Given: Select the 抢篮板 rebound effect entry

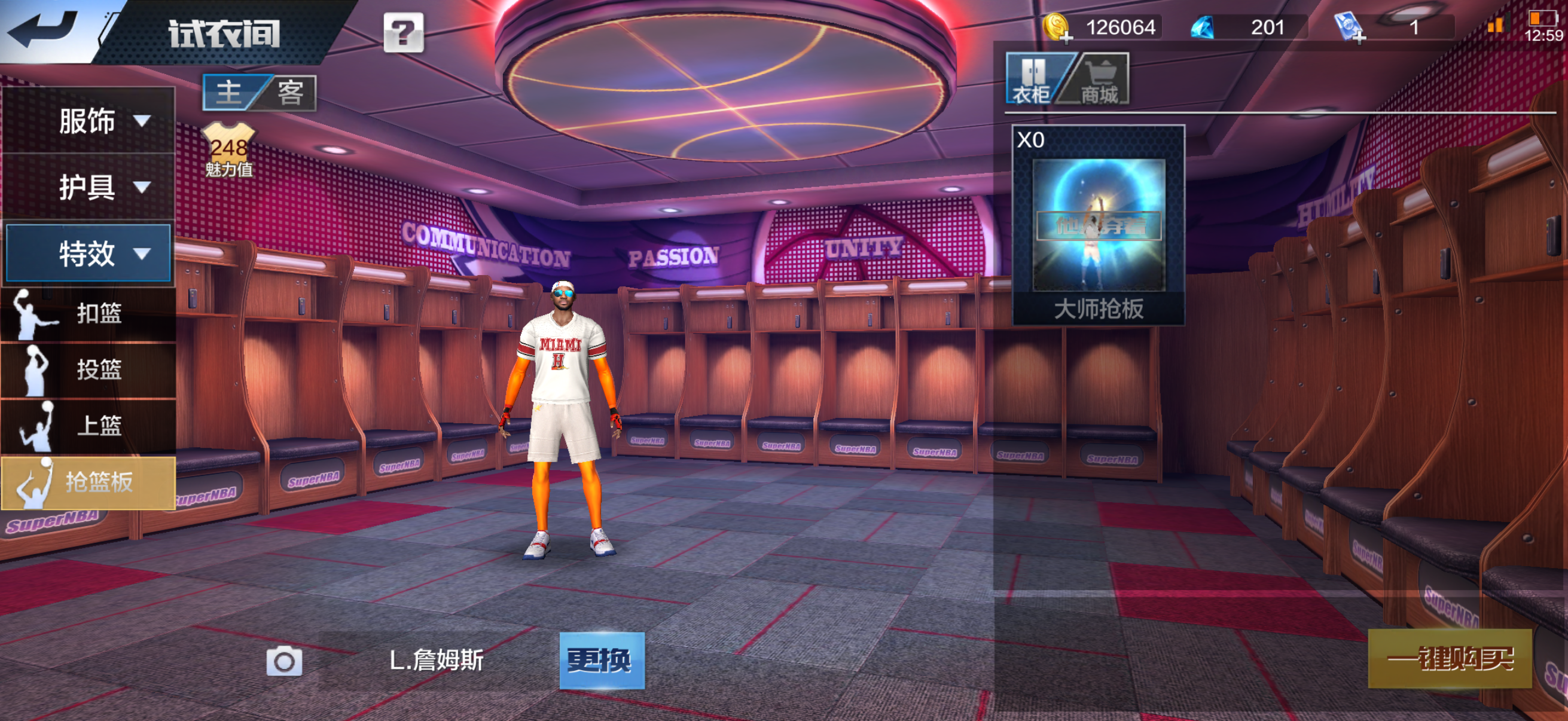Looking at the screenshot, I should 89,482.
